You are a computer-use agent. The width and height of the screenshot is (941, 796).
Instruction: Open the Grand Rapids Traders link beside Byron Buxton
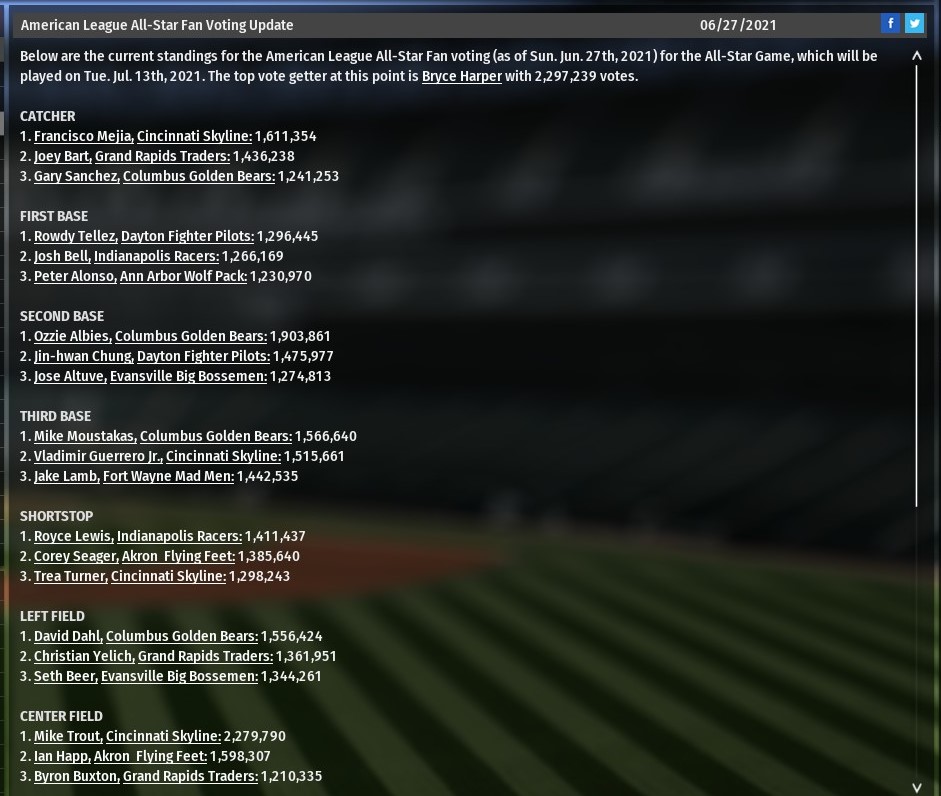coord(190,776)
